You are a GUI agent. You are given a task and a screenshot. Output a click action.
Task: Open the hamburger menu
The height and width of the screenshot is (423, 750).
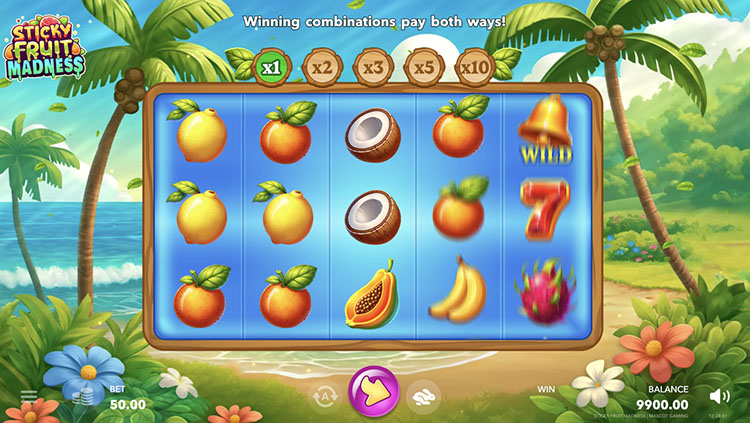[x=28, y=397]
